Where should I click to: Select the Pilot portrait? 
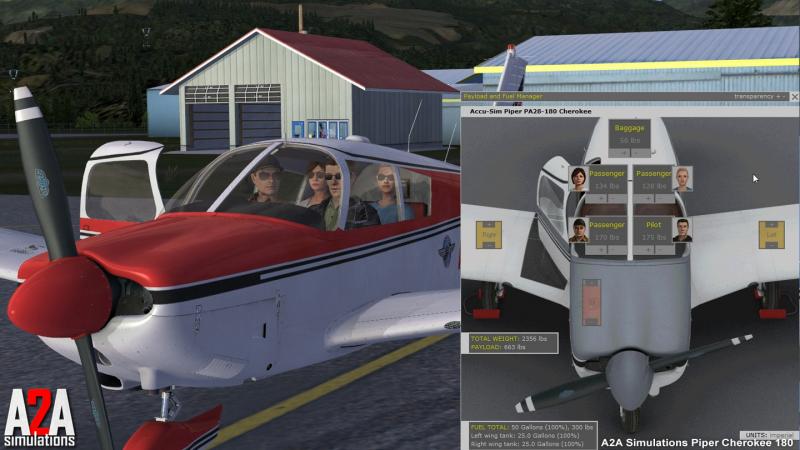click(x=683, y=231)
